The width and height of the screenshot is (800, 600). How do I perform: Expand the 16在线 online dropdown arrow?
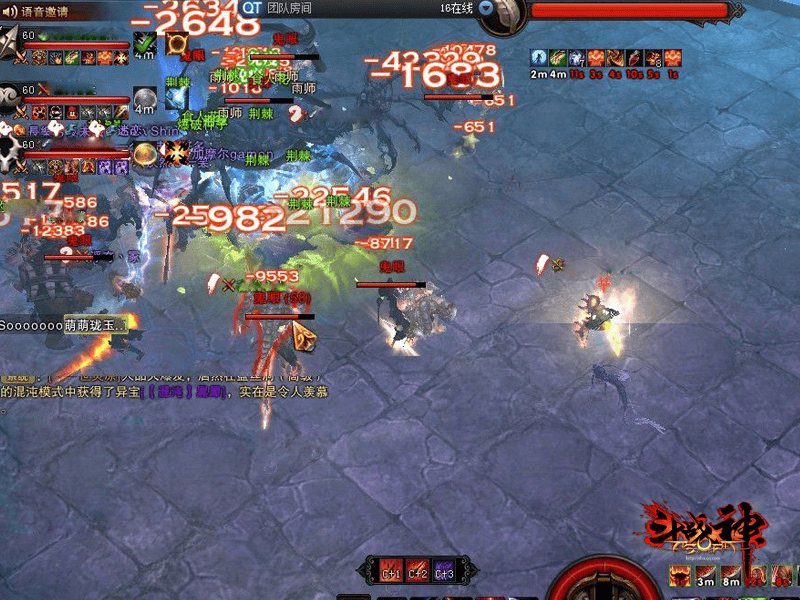[486, 7]
